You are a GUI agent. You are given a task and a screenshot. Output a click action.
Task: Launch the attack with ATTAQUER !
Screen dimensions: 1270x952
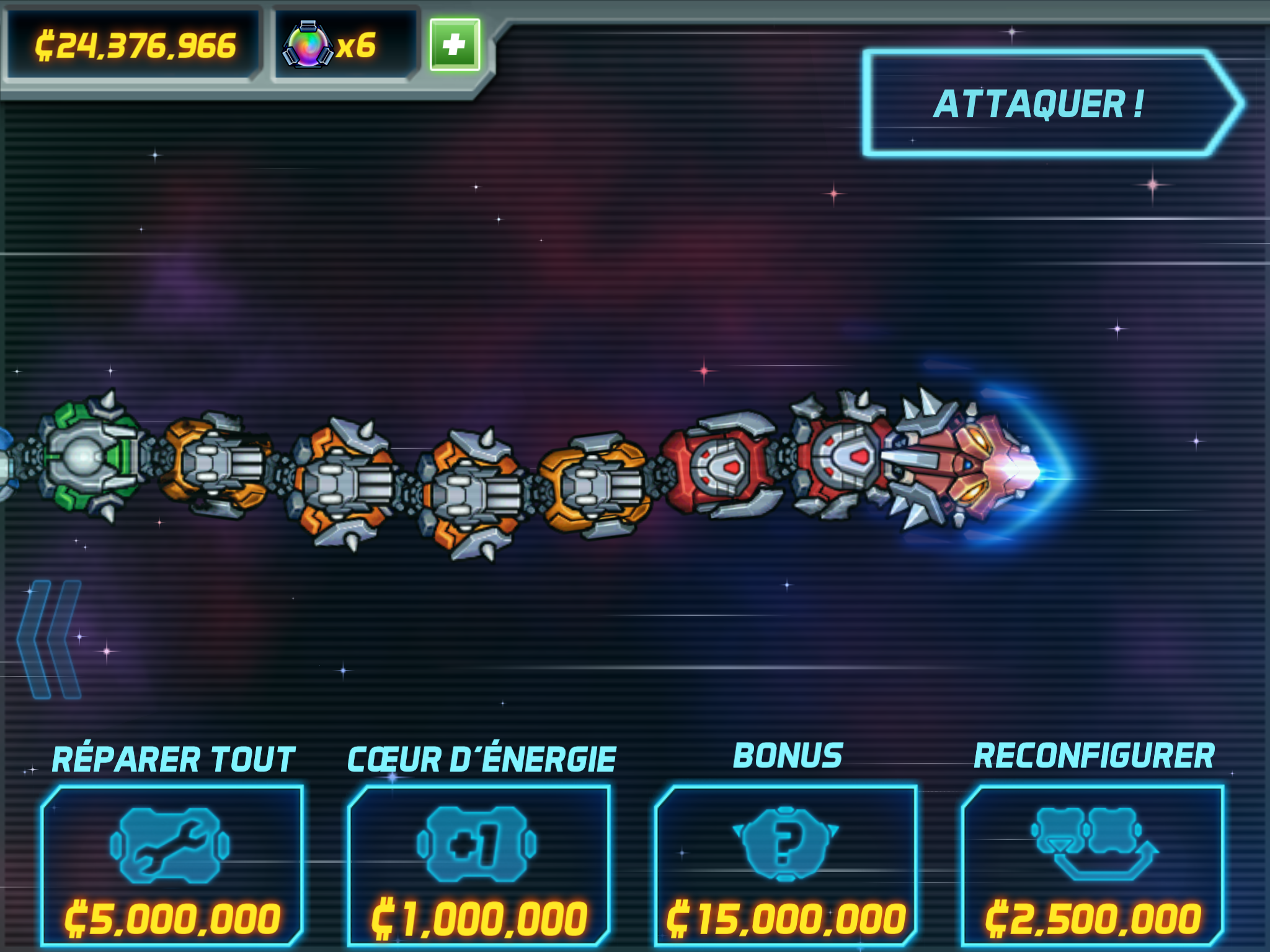(1048, 104)
